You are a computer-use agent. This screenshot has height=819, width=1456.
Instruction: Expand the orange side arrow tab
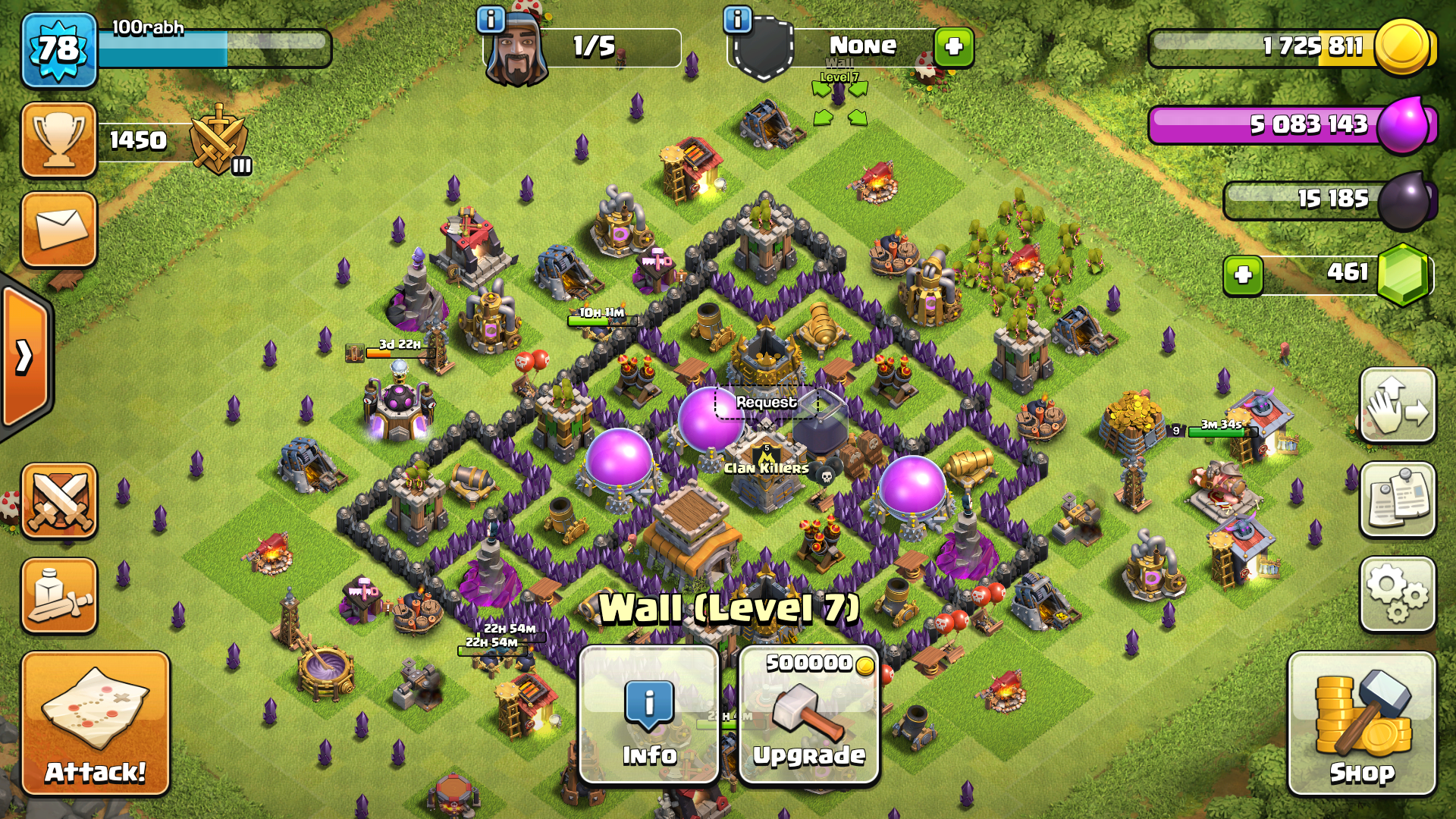click(26, 356)
